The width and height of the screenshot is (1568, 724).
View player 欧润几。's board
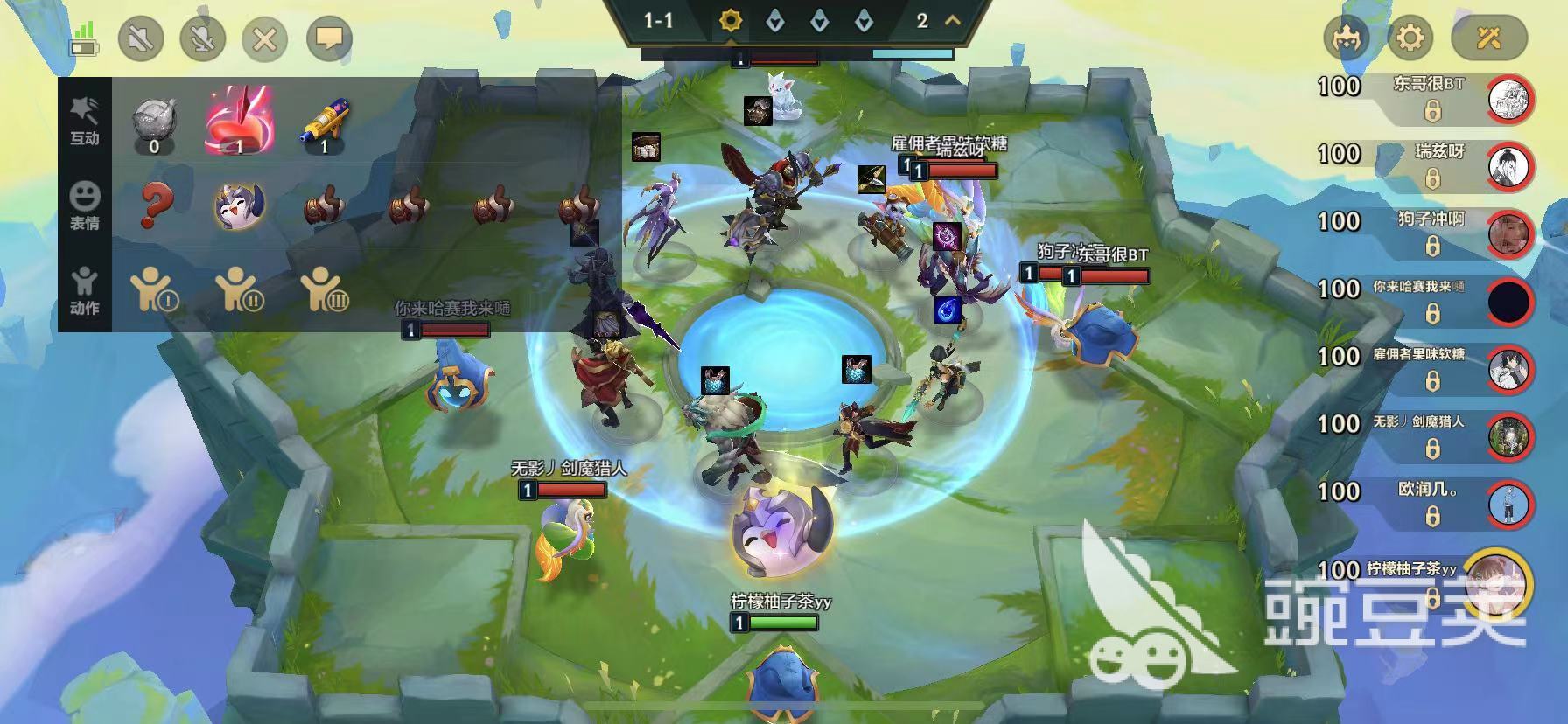tap(1510, 505)
